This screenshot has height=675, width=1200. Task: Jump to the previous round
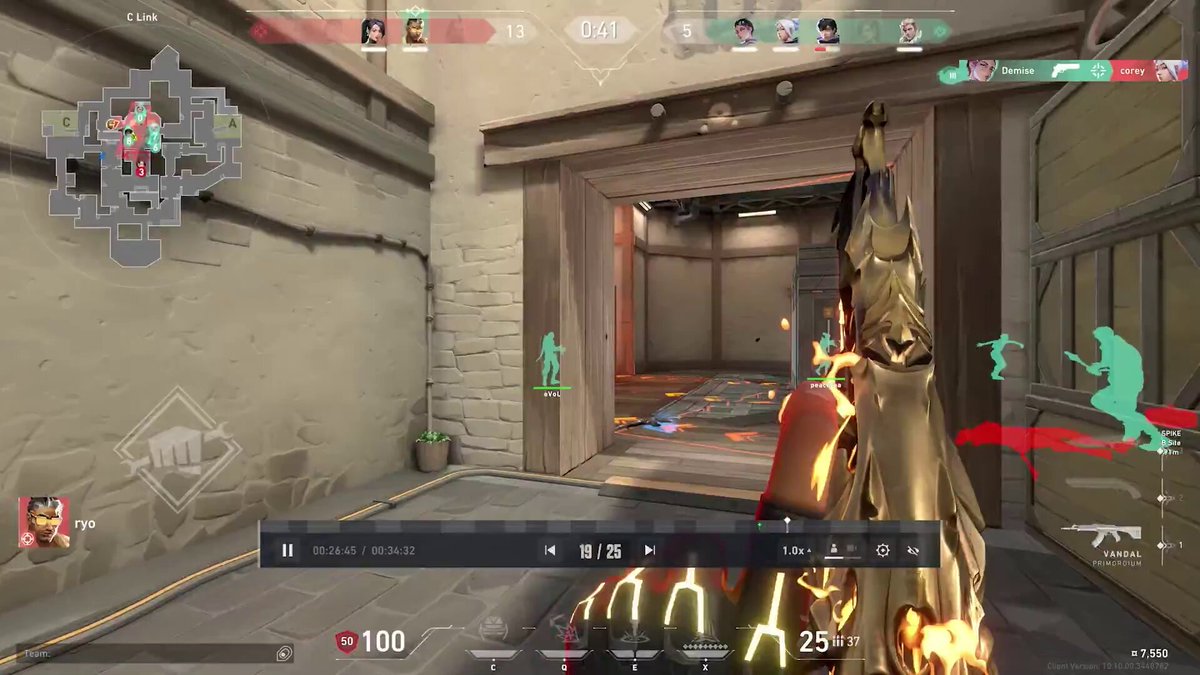click(x=549, y=550)
